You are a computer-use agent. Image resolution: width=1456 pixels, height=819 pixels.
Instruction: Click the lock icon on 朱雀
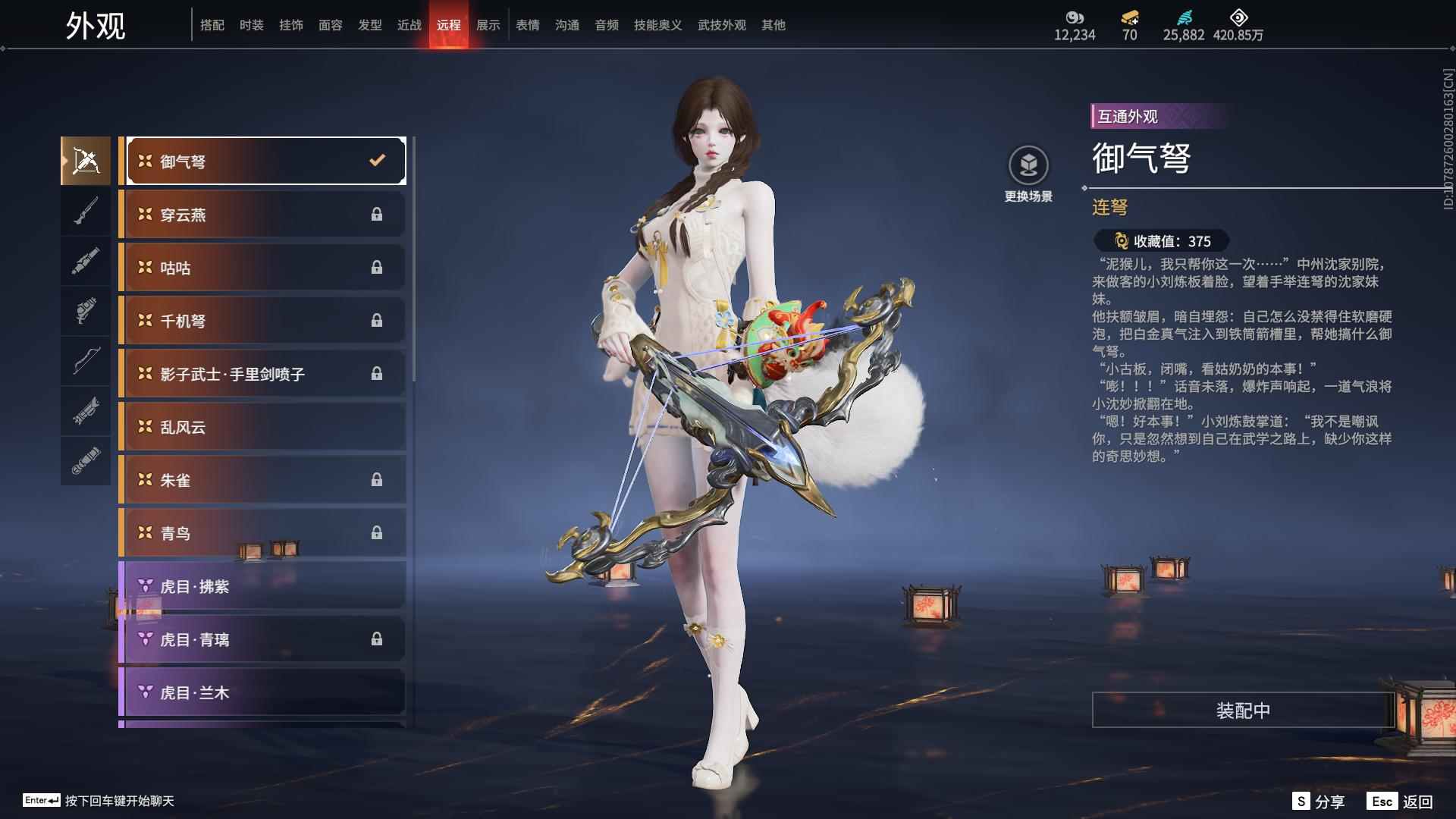coord(377,479)
